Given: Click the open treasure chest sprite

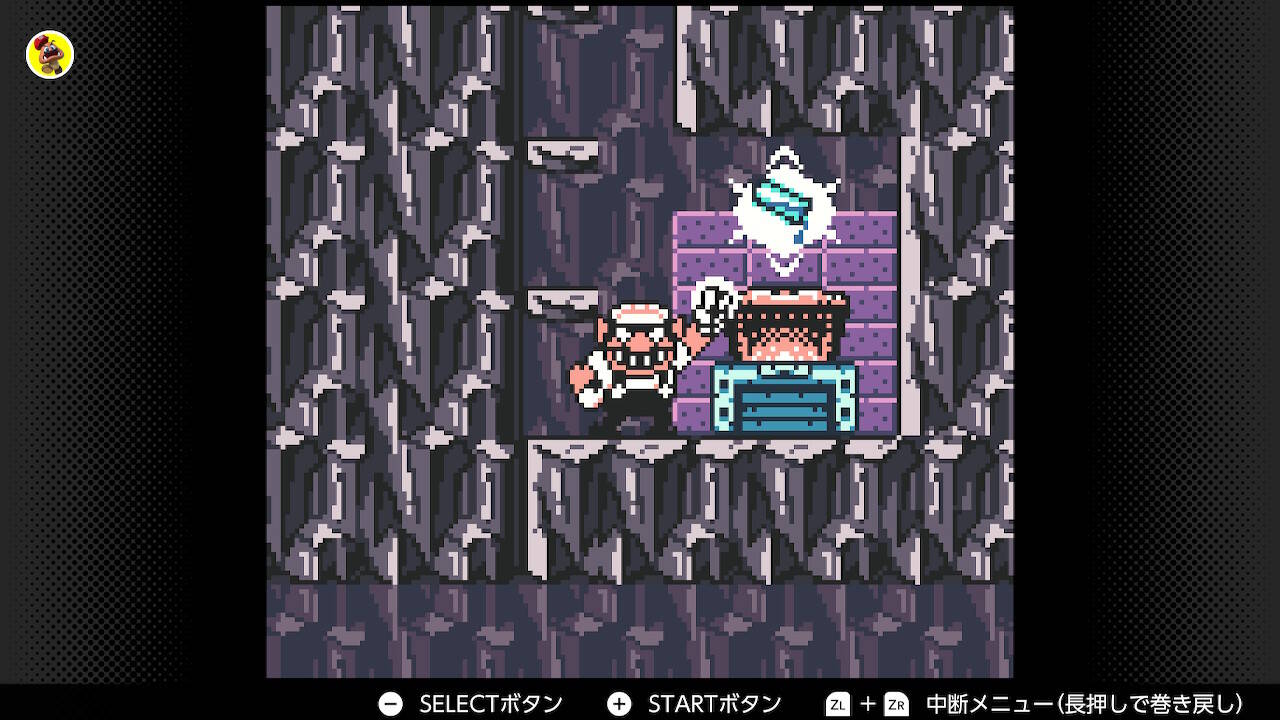Looking at the screenshot, I should click(785, 325).
